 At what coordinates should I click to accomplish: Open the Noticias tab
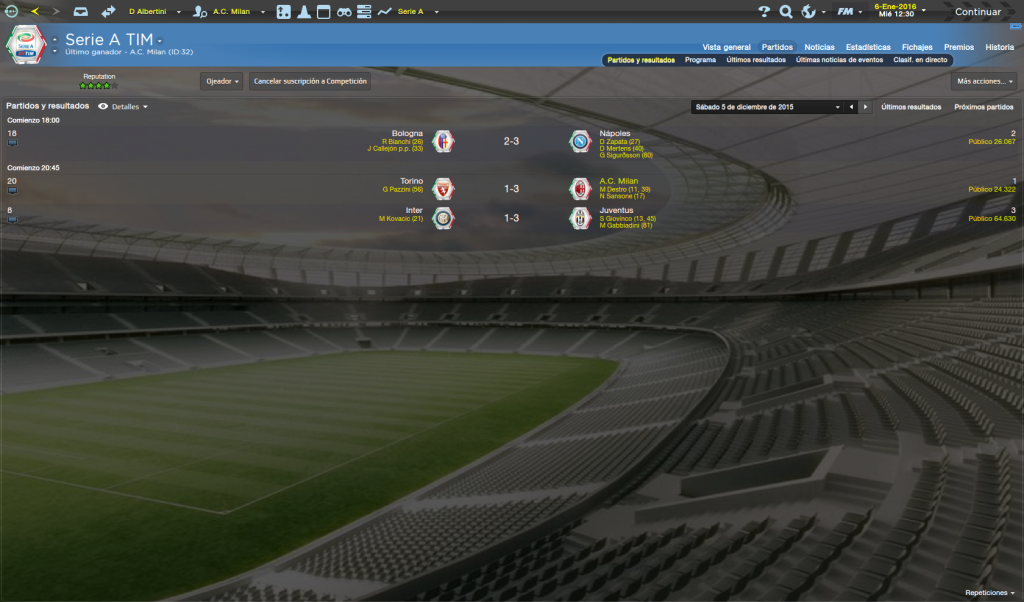click(819, 47)
